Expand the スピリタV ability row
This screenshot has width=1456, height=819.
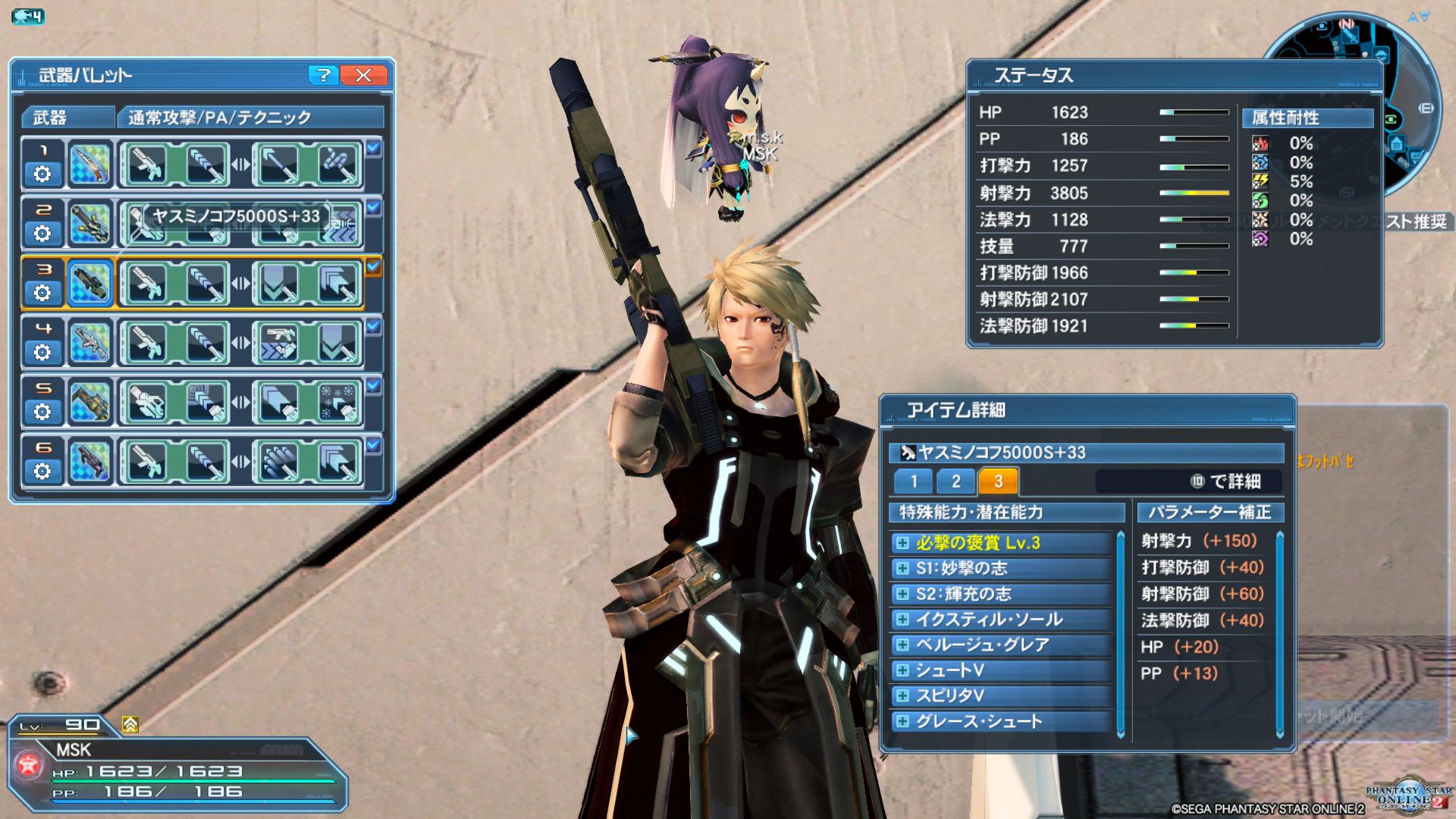pos(902,695)
